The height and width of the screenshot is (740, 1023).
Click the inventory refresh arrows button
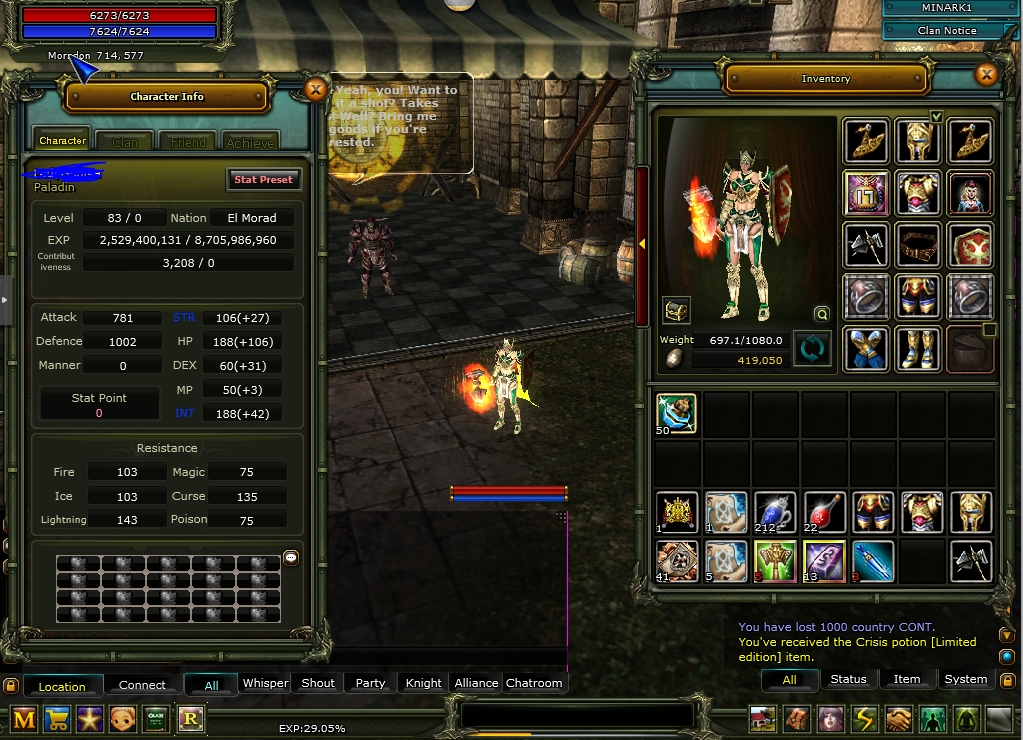[x=812, y=349]
